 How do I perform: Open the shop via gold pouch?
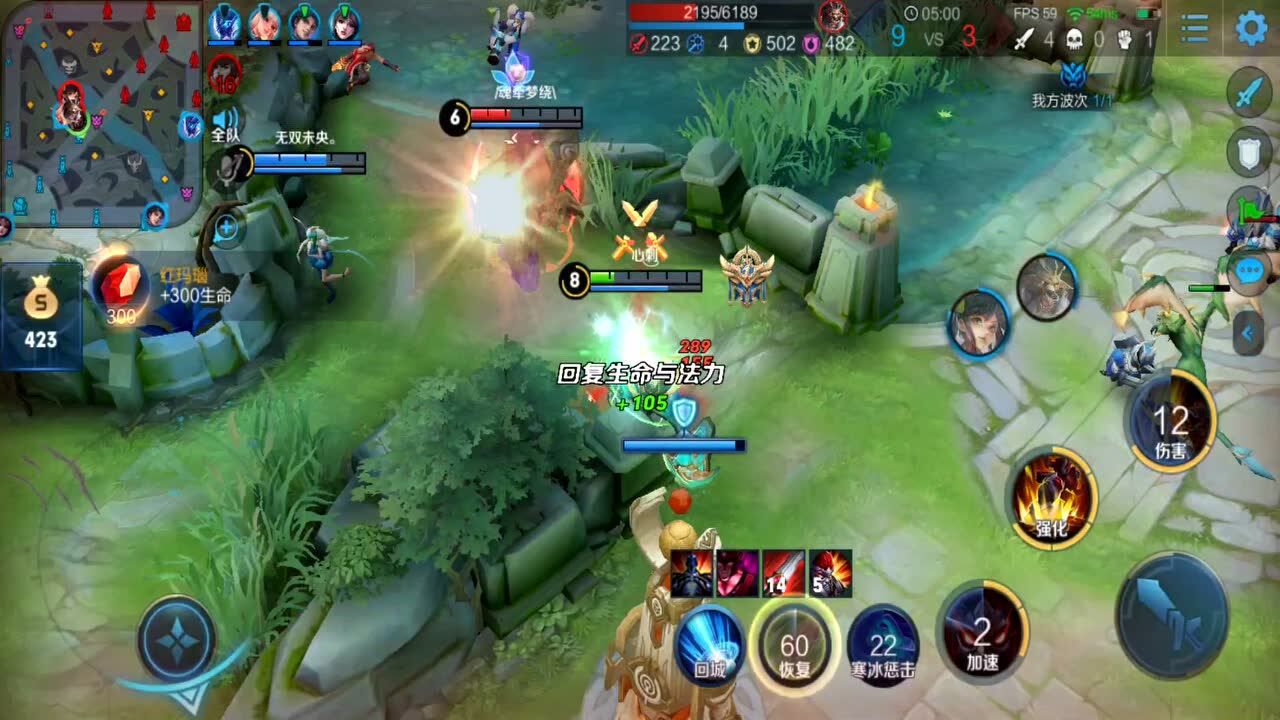click(x=41, y=314)
